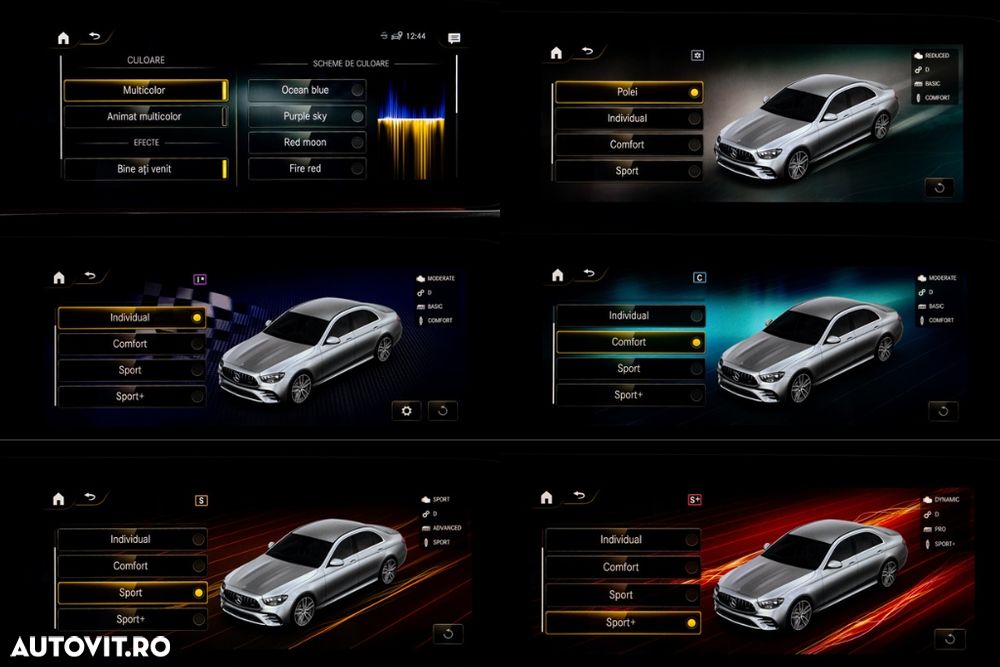
Task: Activate the Fire red colour scheme
Action: [x=306, y=169]
